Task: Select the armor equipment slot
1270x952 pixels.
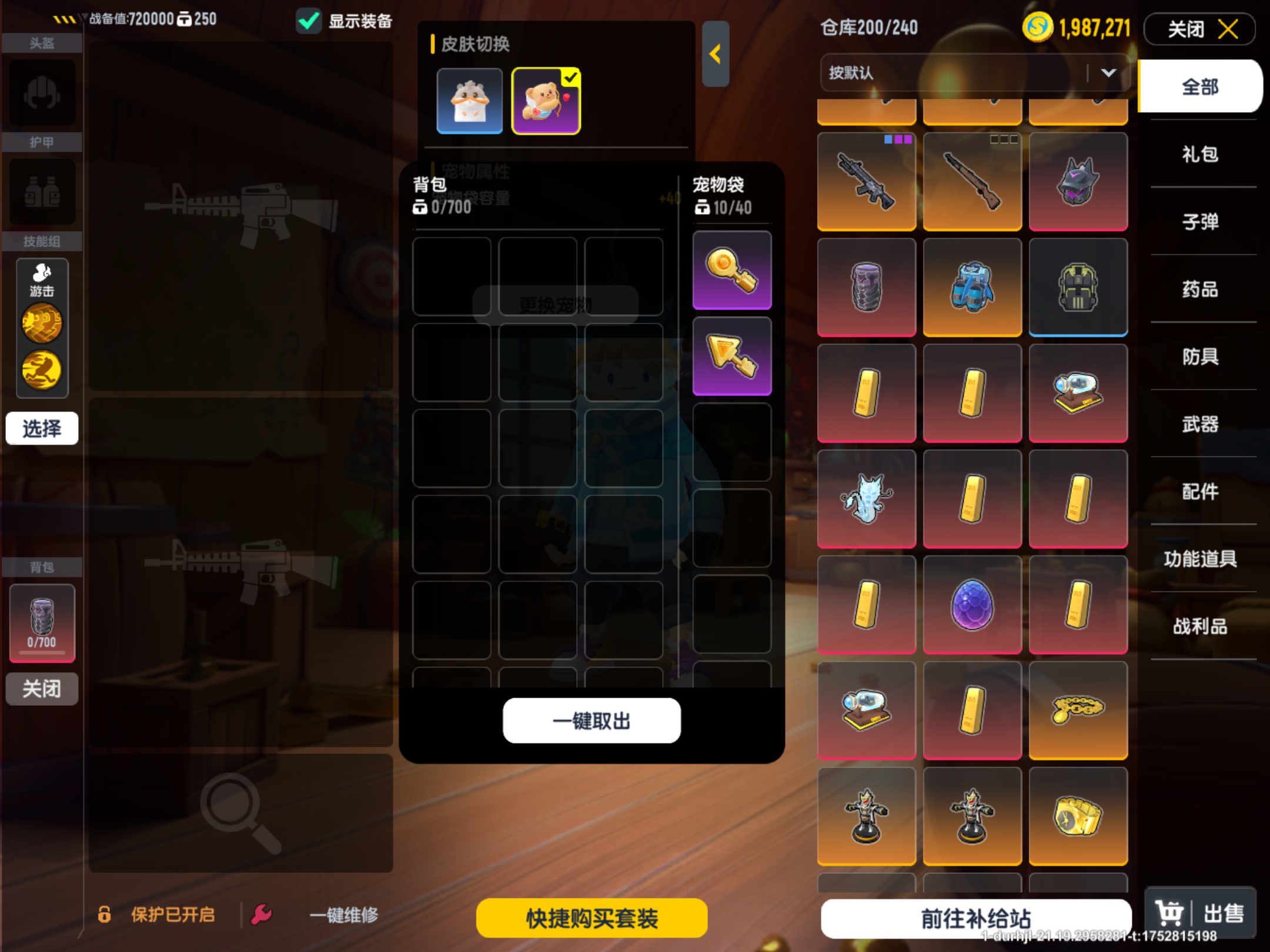Action: pos(41,192)
